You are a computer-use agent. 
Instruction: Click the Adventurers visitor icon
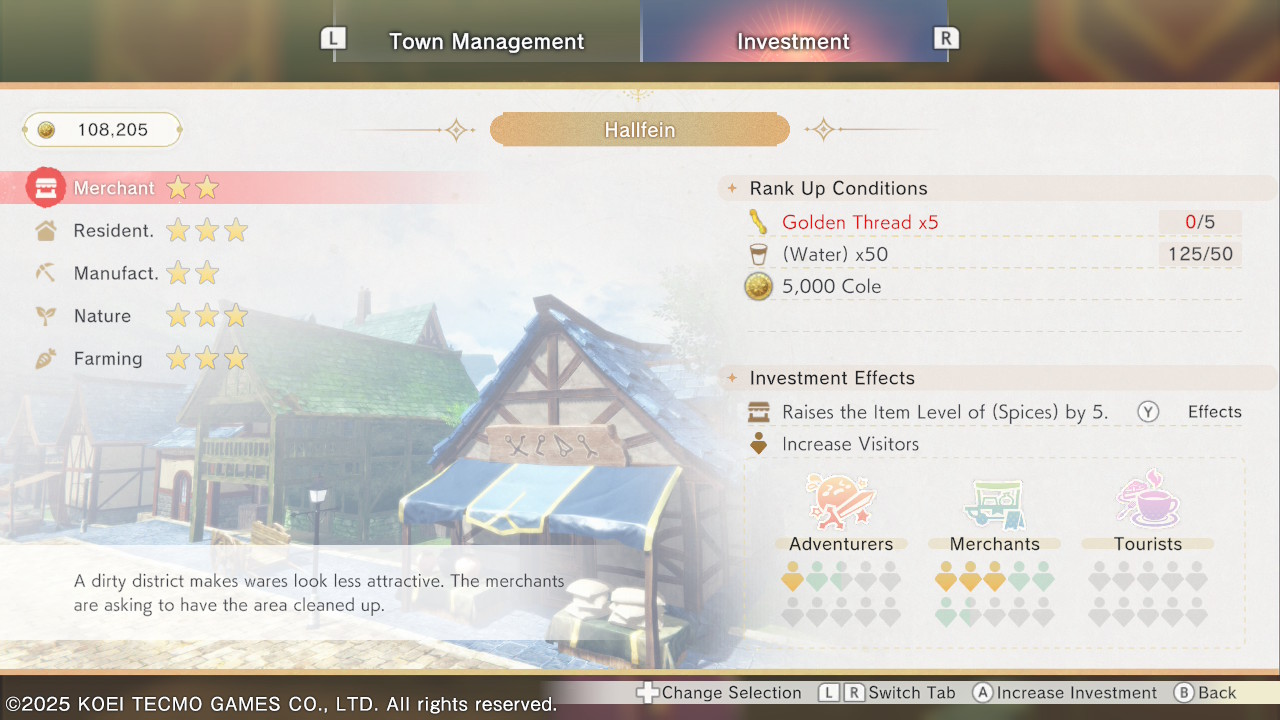click(840, 502)
